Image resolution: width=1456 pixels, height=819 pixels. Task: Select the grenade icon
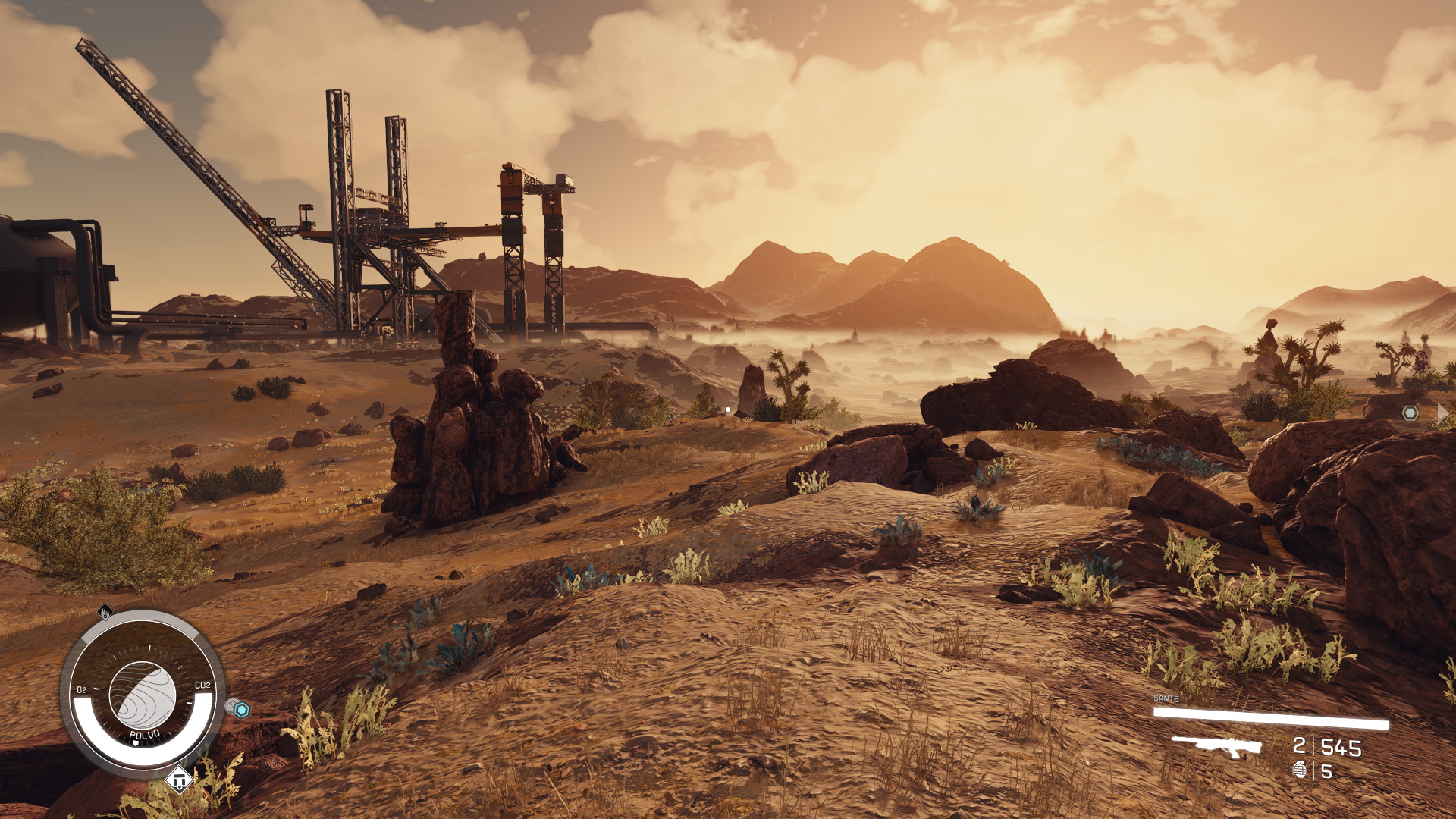[x=1300, y=770]
